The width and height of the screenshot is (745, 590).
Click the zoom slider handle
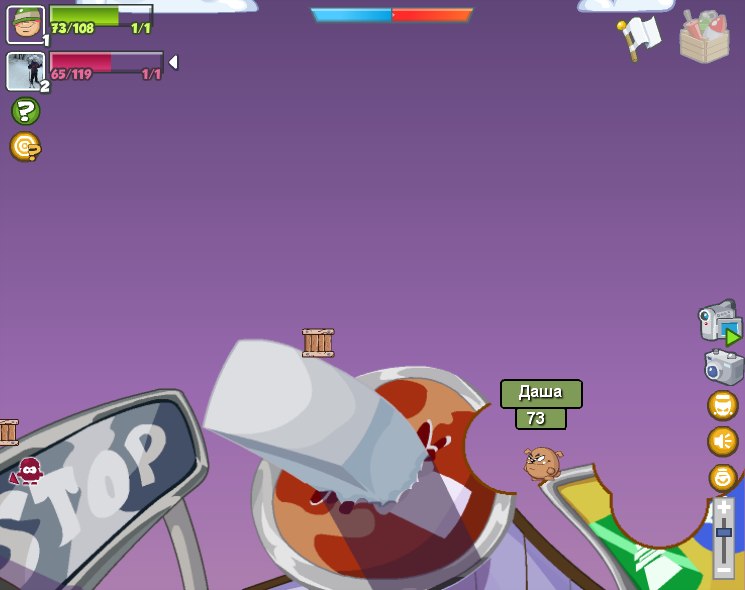[x=724, y=532]
